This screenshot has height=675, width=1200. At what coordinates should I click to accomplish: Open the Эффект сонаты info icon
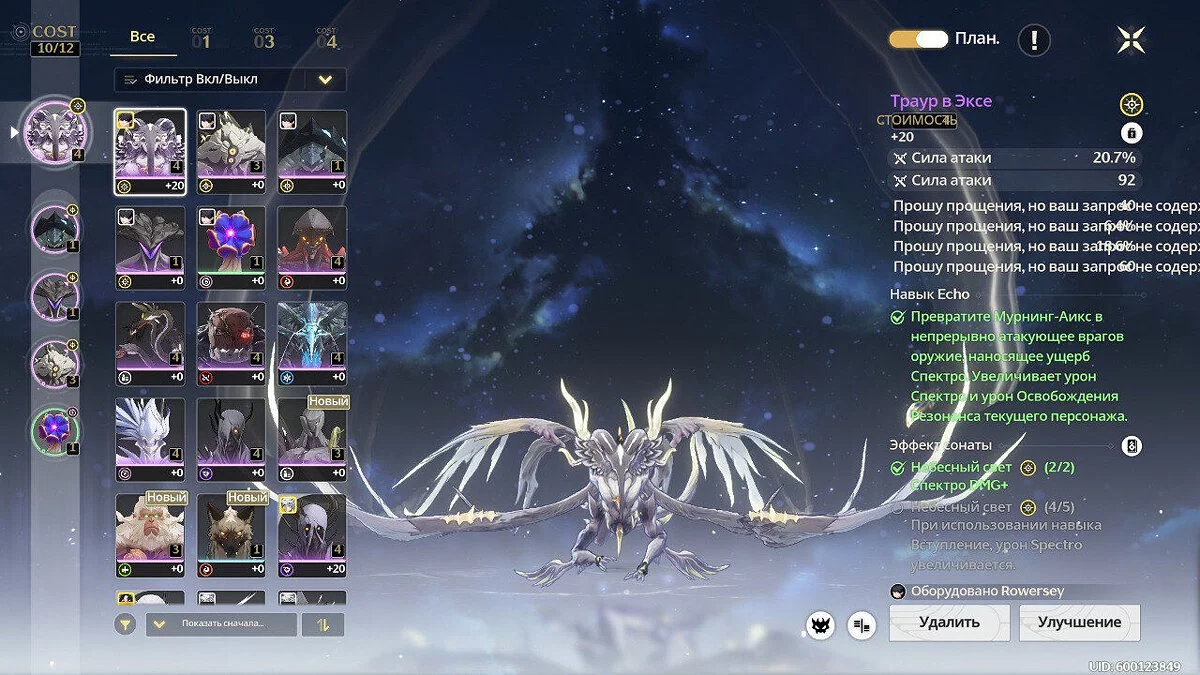(1131, 446)
